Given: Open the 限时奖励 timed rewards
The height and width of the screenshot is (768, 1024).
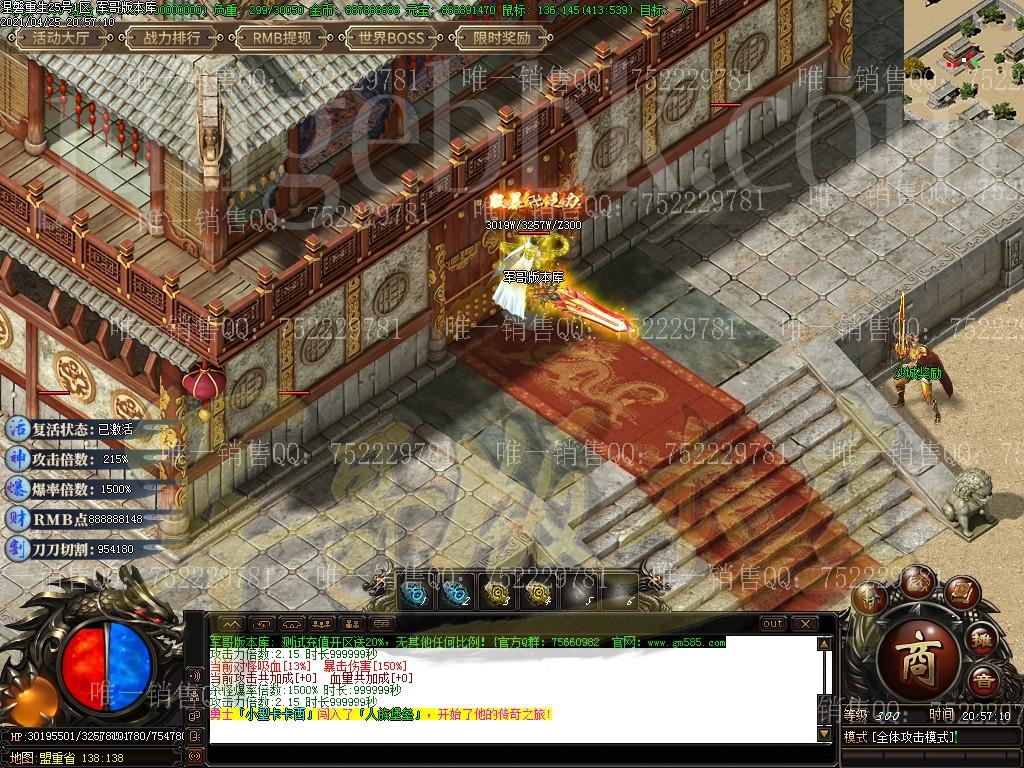Looking at the screenshot, I should (501, 39).
